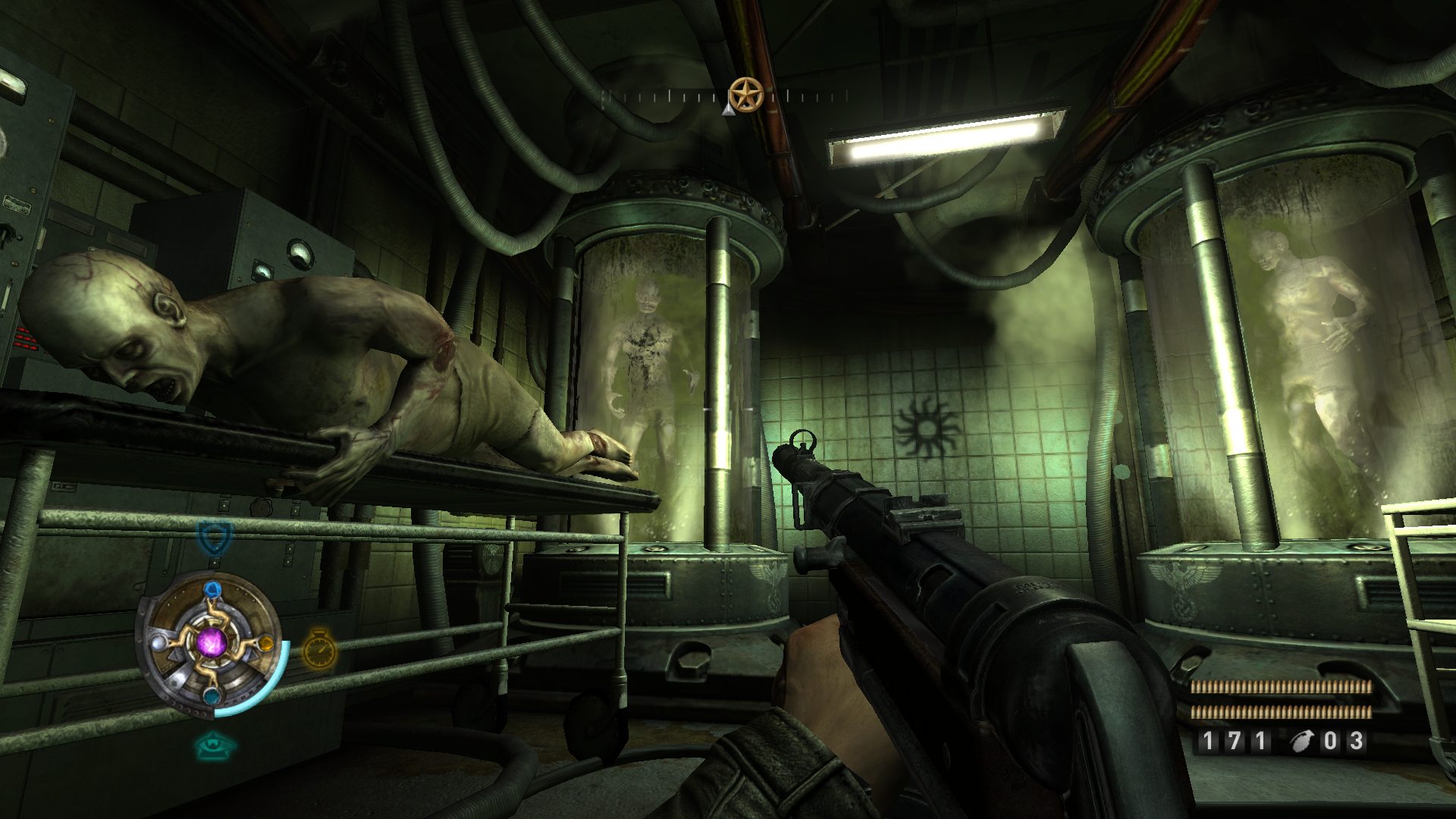The width and height of the screenshot is (1456, 819).
Task: Select the teal gem at the medallion's base
Action: click(212, 695)
